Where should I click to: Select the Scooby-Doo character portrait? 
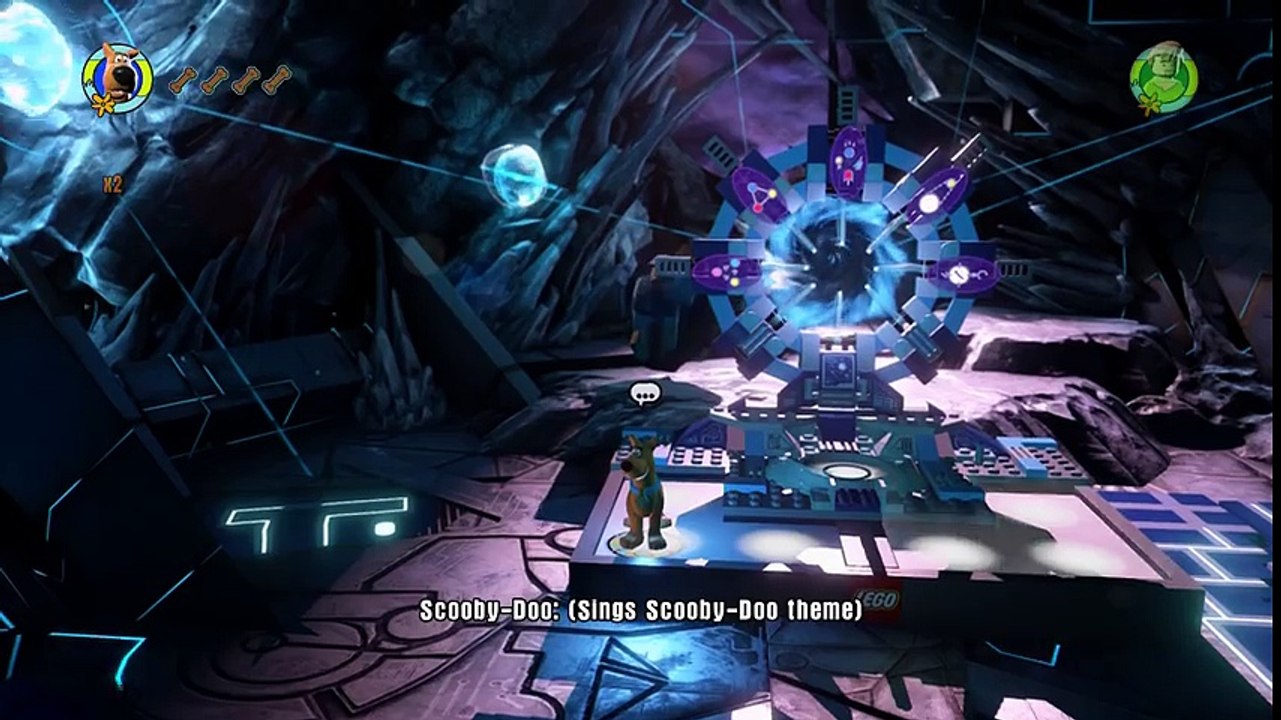(118, 77)
